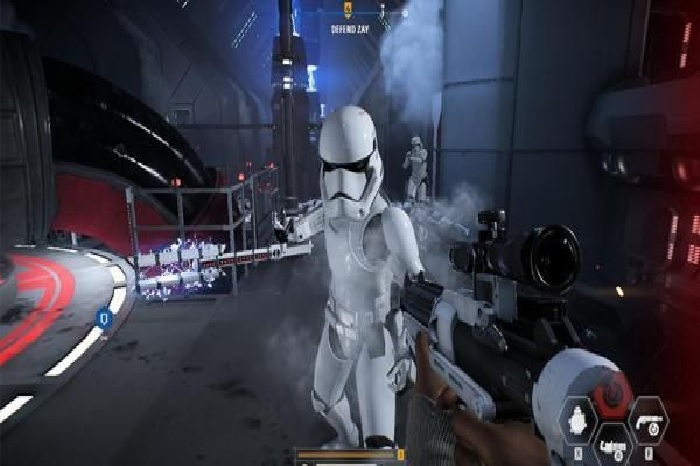Activate the pistol ability hexagon
Screen dimensions: 700x466
[x=647, y=417]
